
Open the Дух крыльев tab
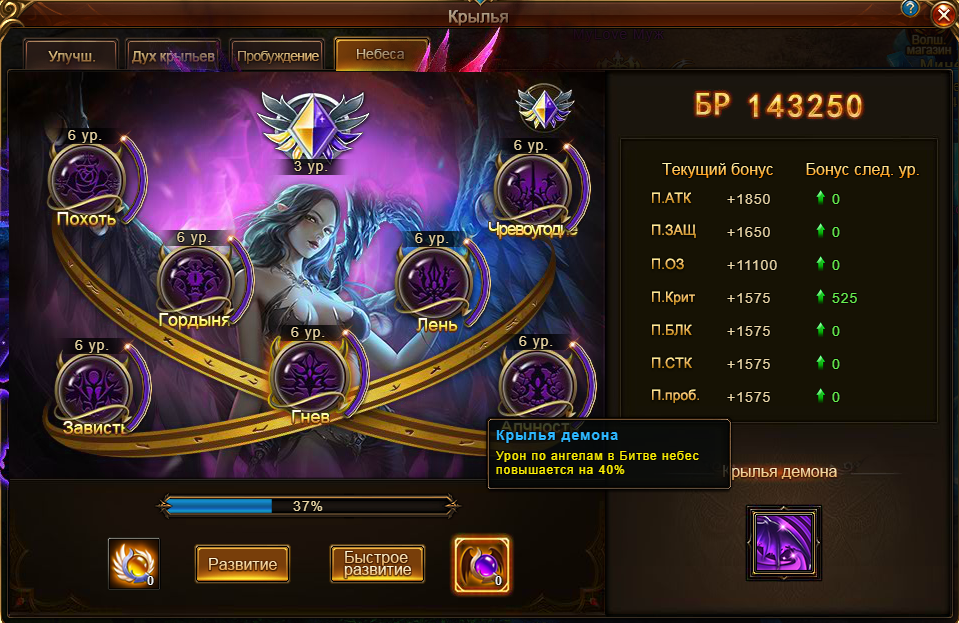(x=173, y=56)
